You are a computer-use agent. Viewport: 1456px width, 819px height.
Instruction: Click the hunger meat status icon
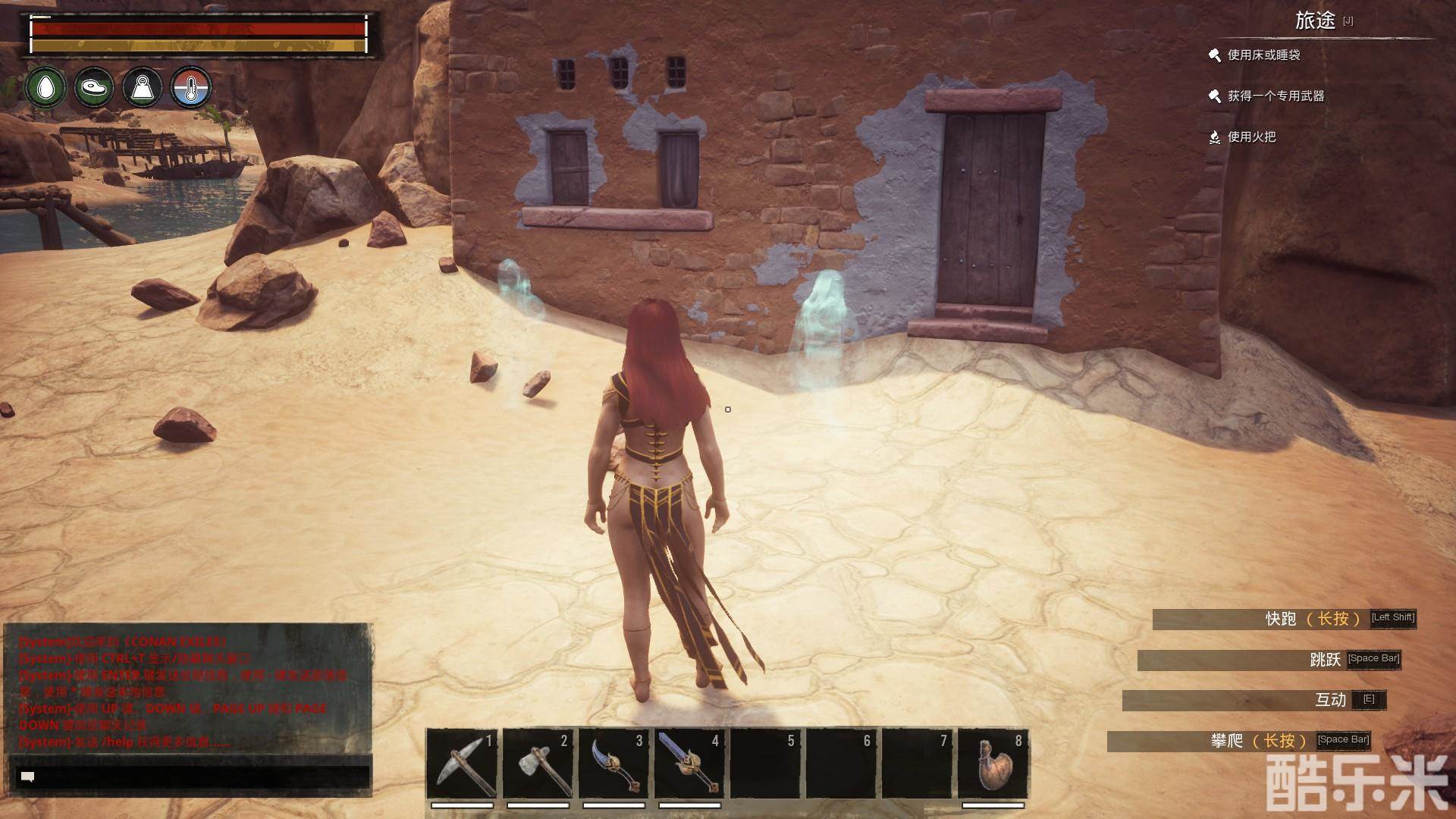(94, 88)
